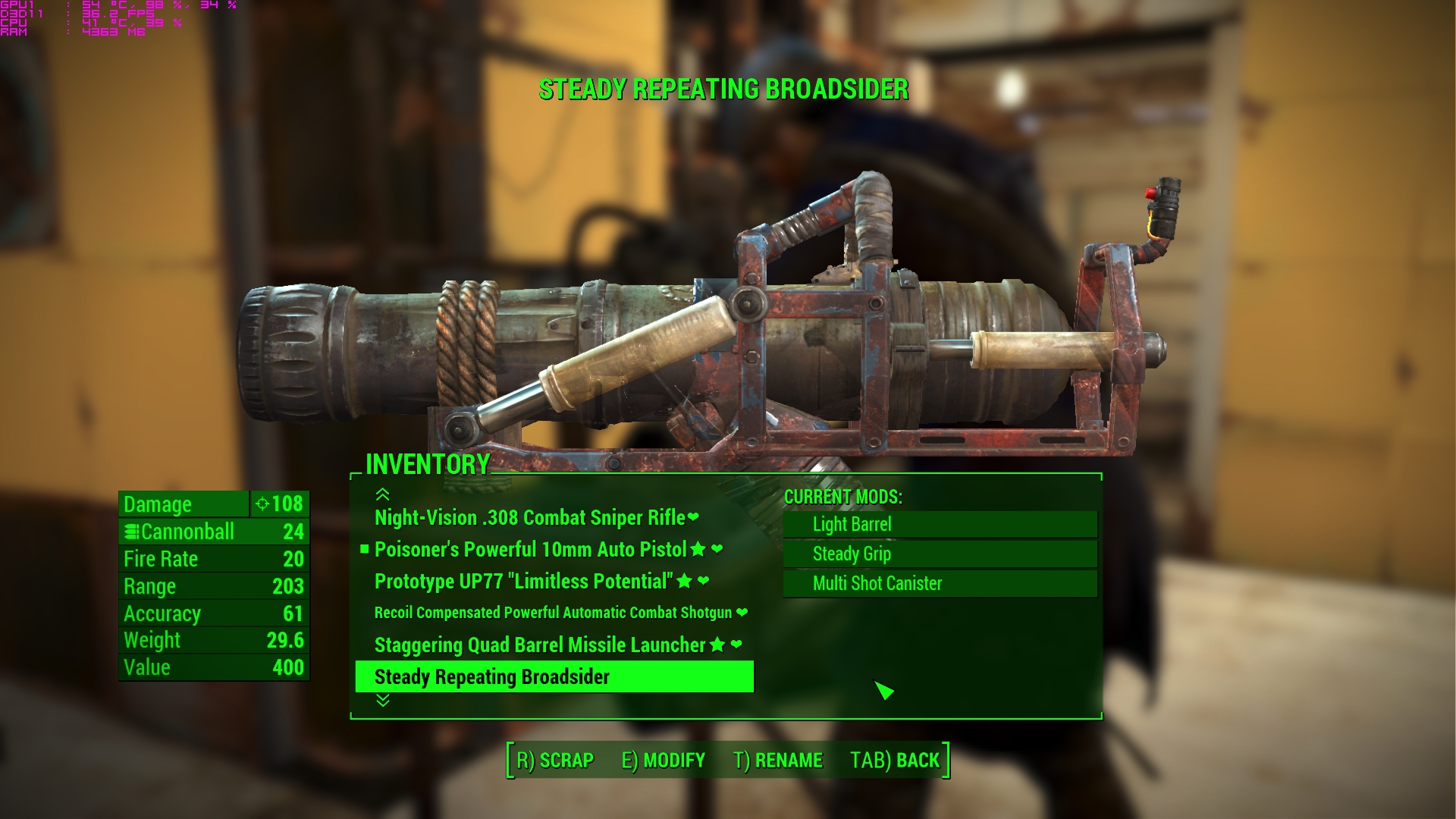
Task: Click the crosshair icon beside the Damage value
Action: coord(262,504)
